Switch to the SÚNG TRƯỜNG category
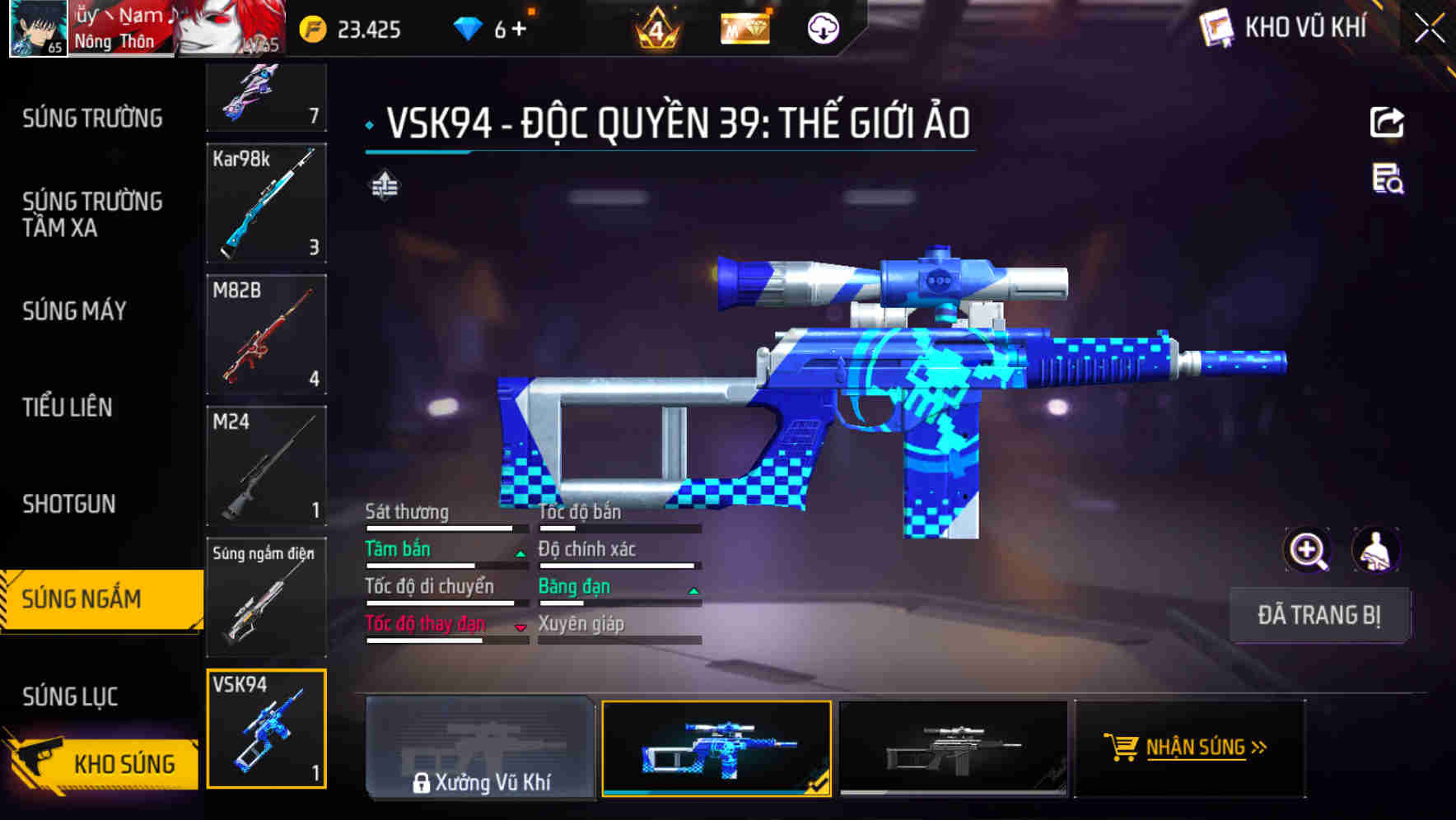This screenshot has width=1456, height=820. (92, 118)
